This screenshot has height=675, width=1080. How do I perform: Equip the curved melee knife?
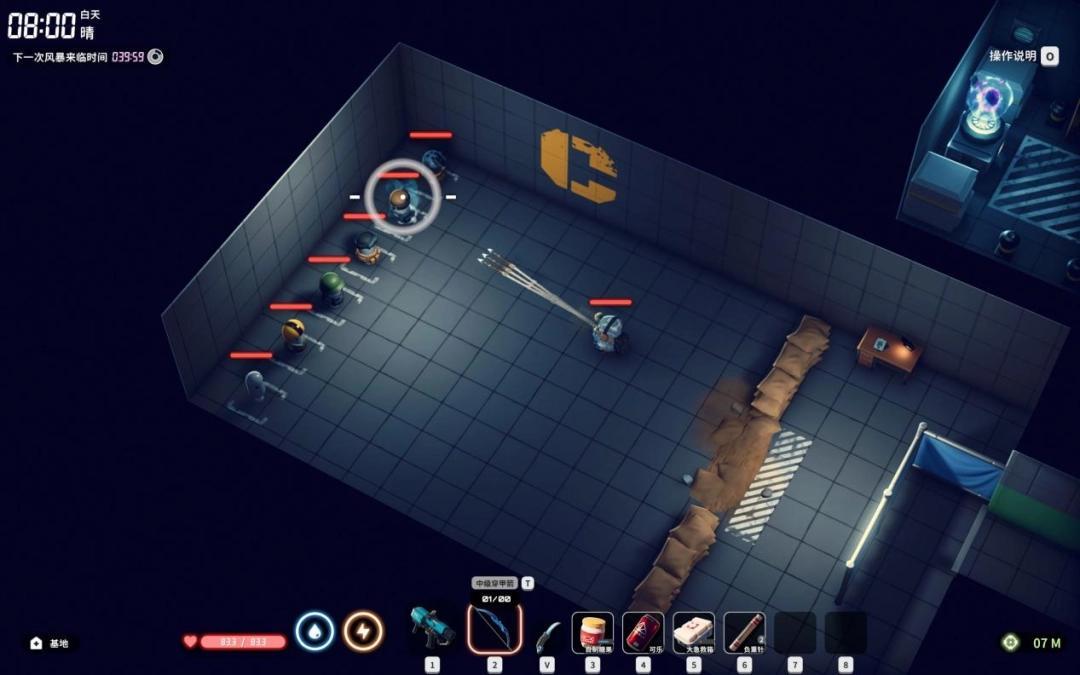click(546, 634)
